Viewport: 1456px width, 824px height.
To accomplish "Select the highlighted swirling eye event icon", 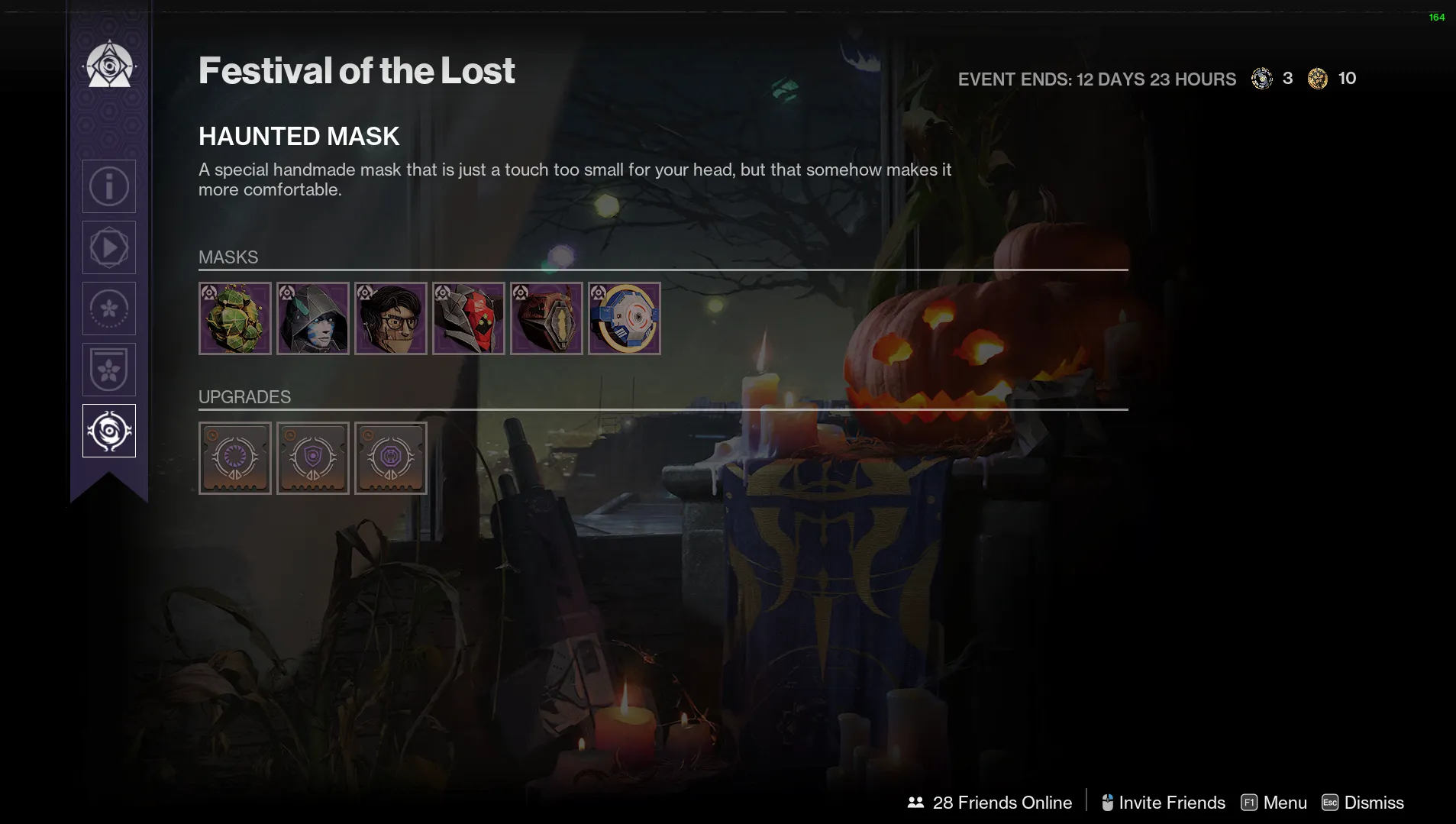I will click(x=108, y=430).
